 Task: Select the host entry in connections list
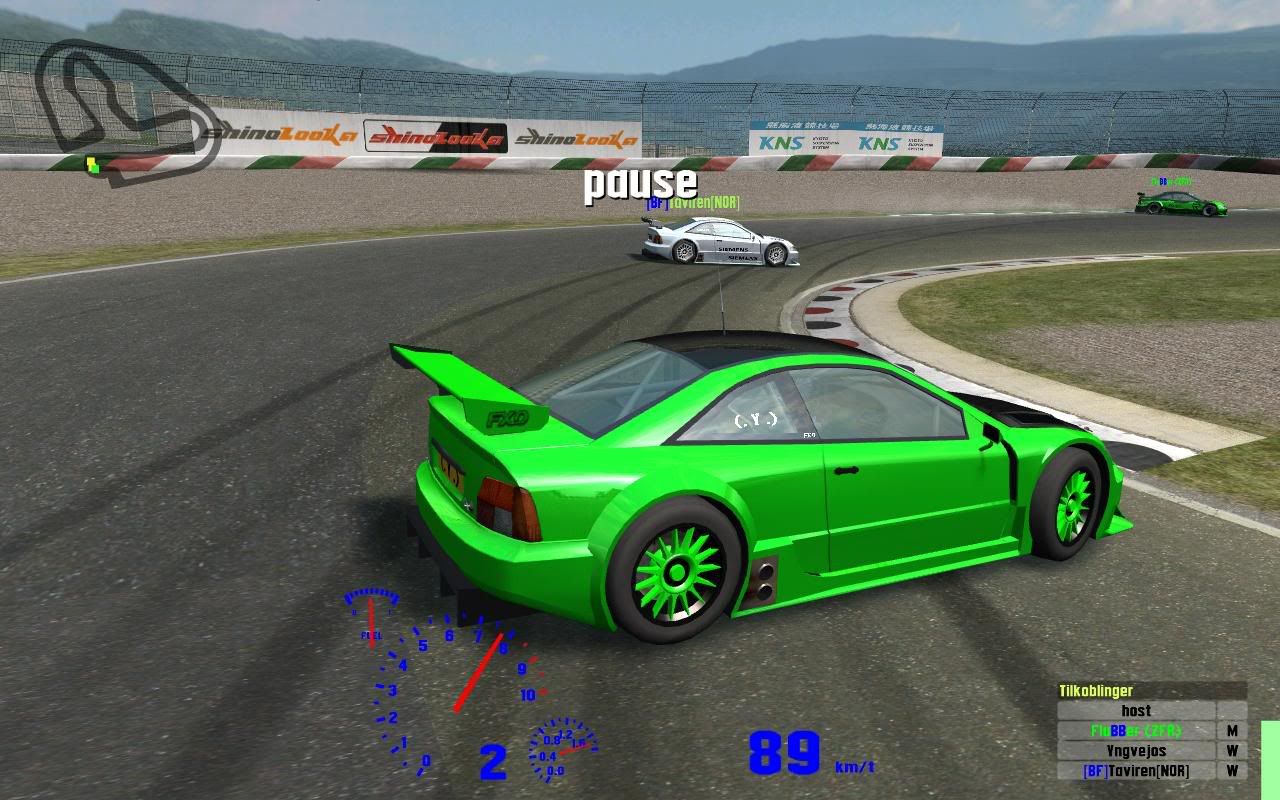click(1136, 711)
